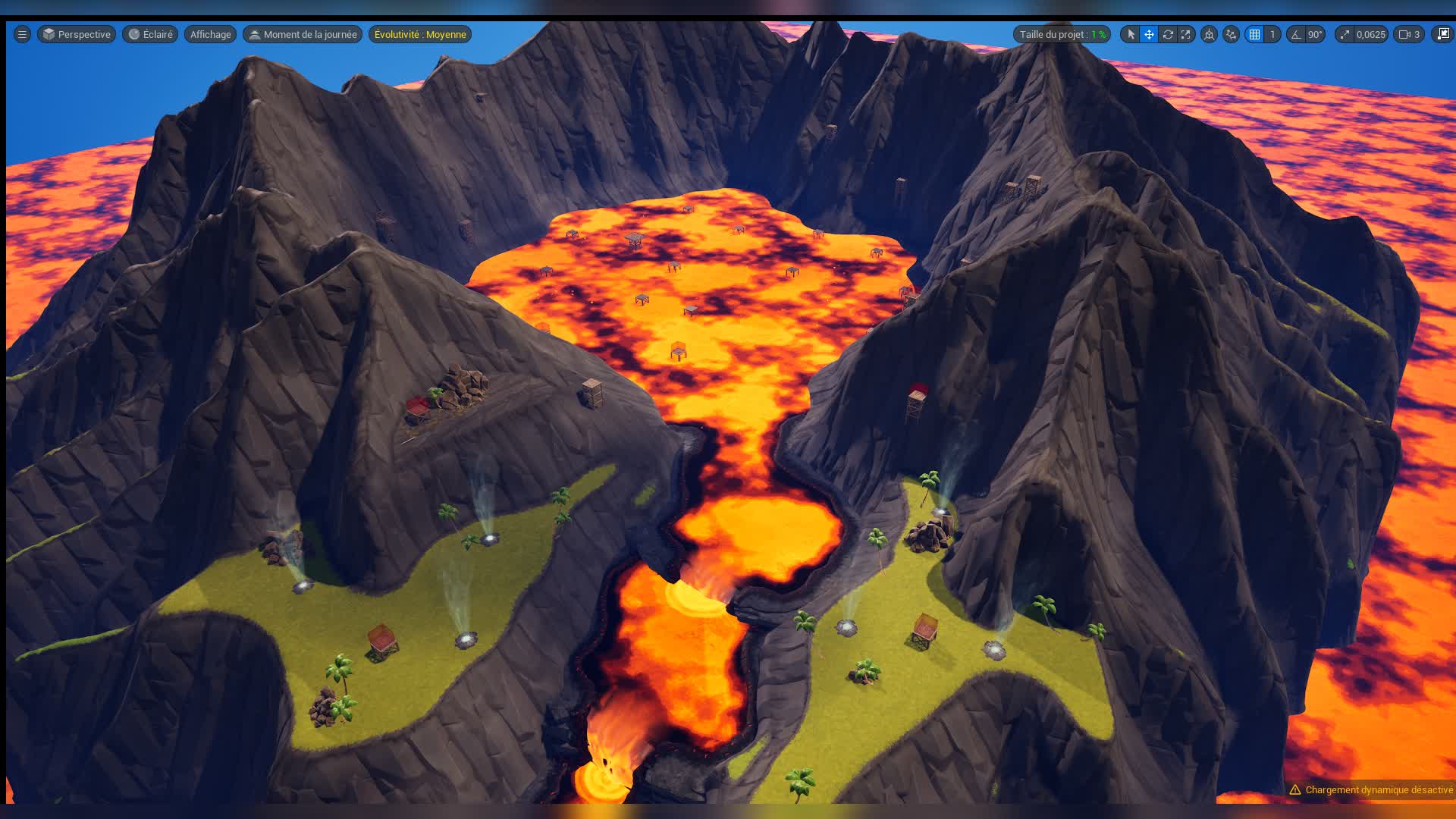Open the Évolutivité : Moyenne settings
Viewport: 1456px width, 819px height.
click(419, 34)
